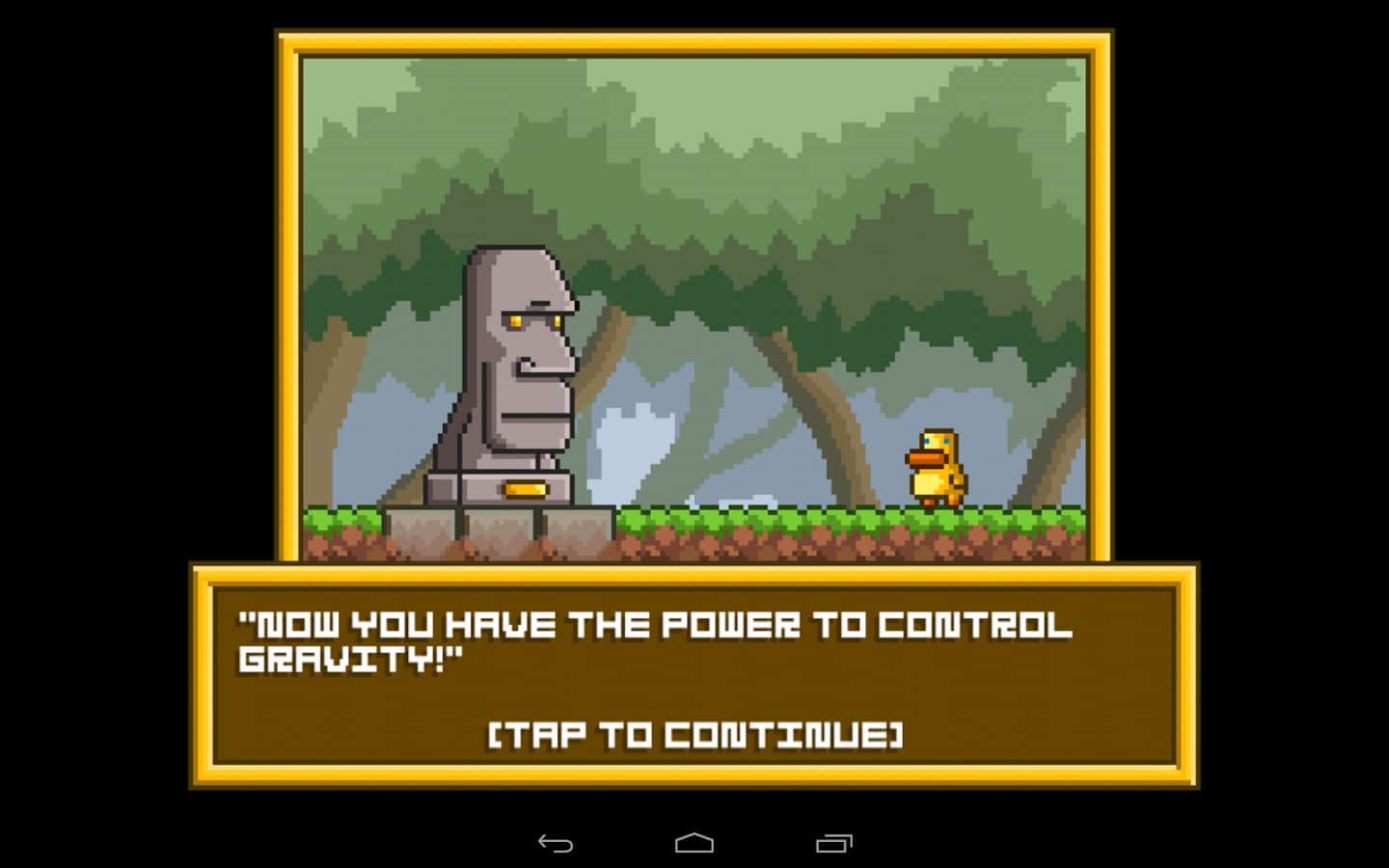Tap the Android home button
The width and height of the screenshot is (1389, 868).
pos(693,844)
